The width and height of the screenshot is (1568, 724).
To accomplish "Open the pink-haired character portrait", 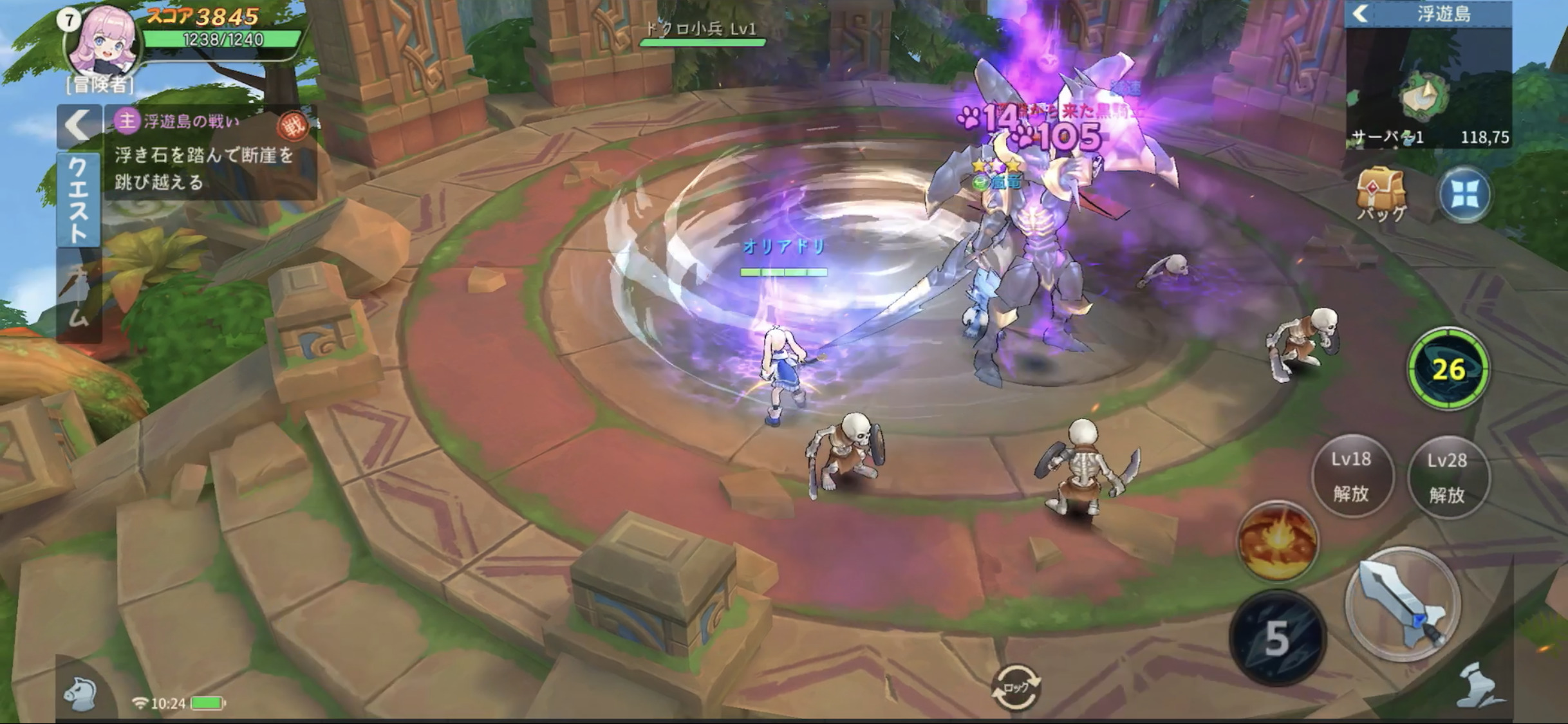I will click(103, 42).
